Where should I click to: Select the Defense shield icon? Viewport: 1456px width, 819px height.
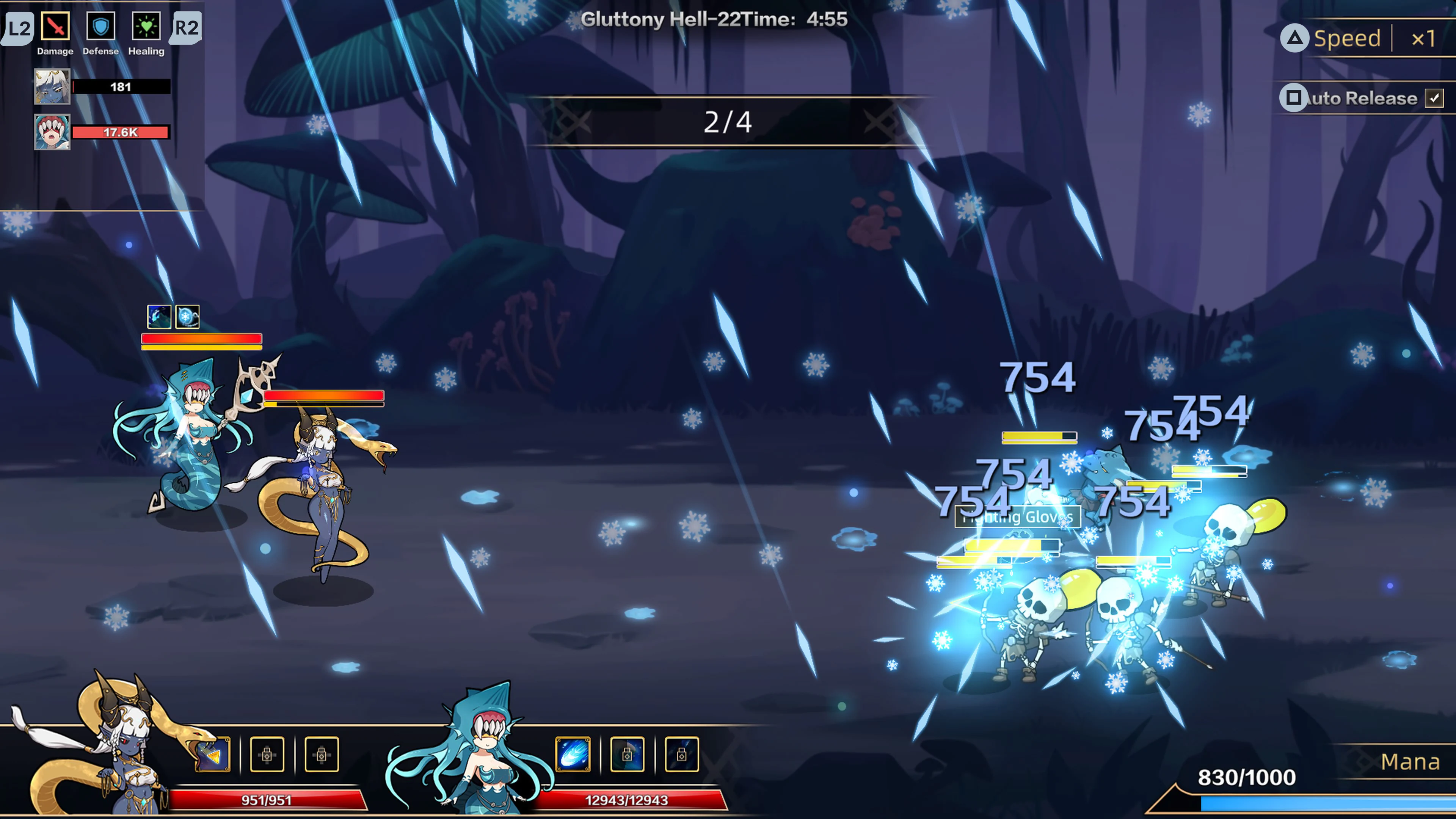pos(100,27)
